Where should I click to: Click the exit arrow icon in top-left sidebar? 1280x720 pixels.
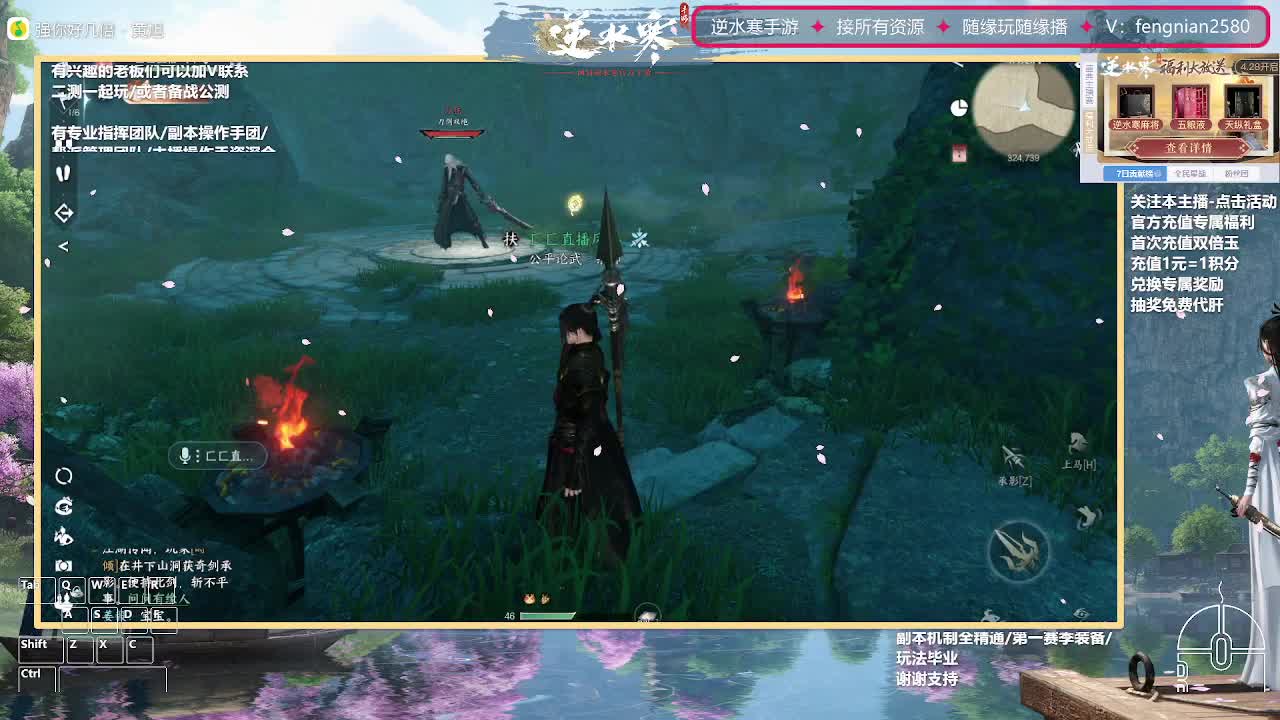[63, 212]
